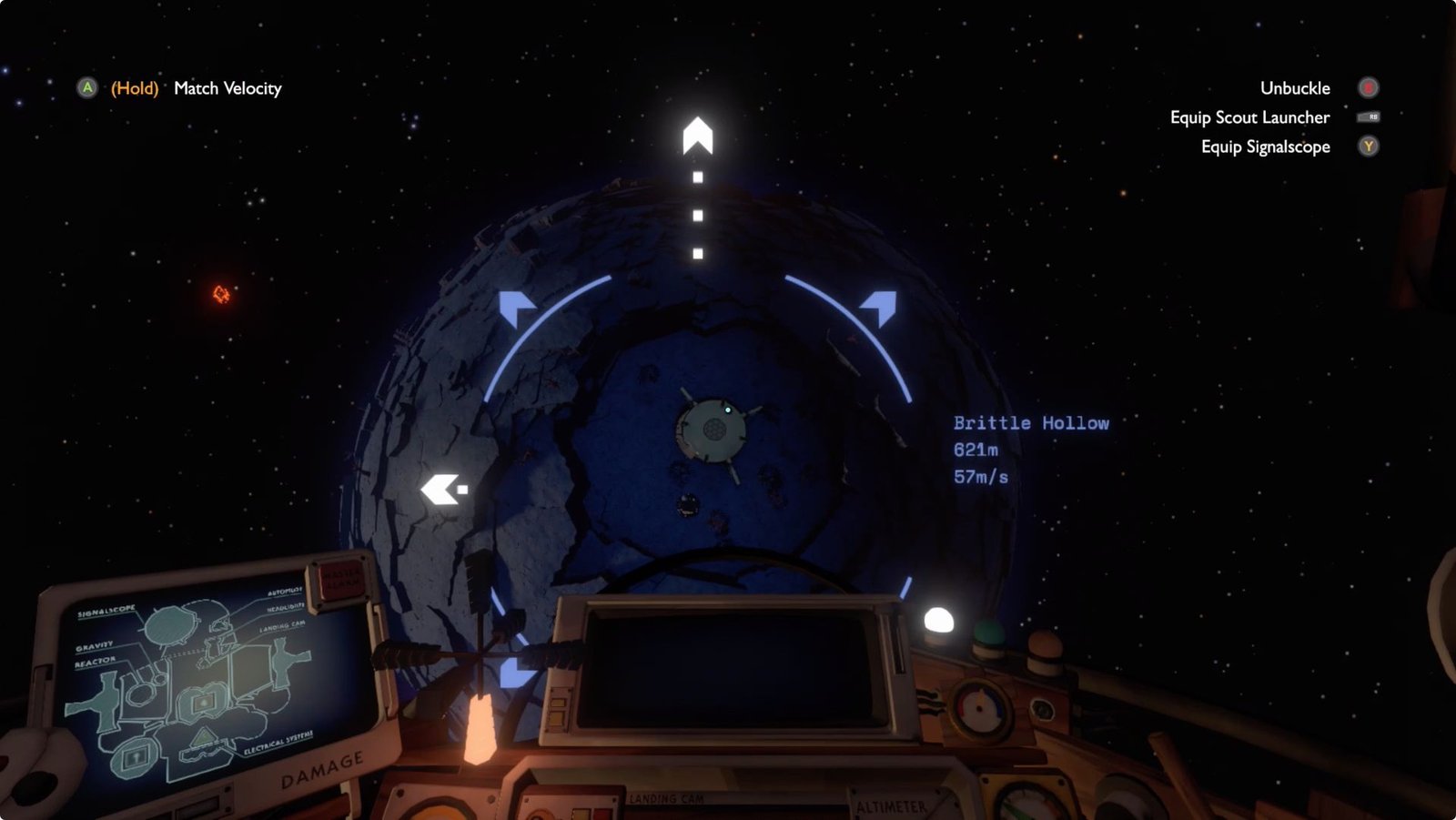The image size is (1456, 820).
Task: Click the yellow Y Equip Signalscope icon
Action: (1369, 146)
